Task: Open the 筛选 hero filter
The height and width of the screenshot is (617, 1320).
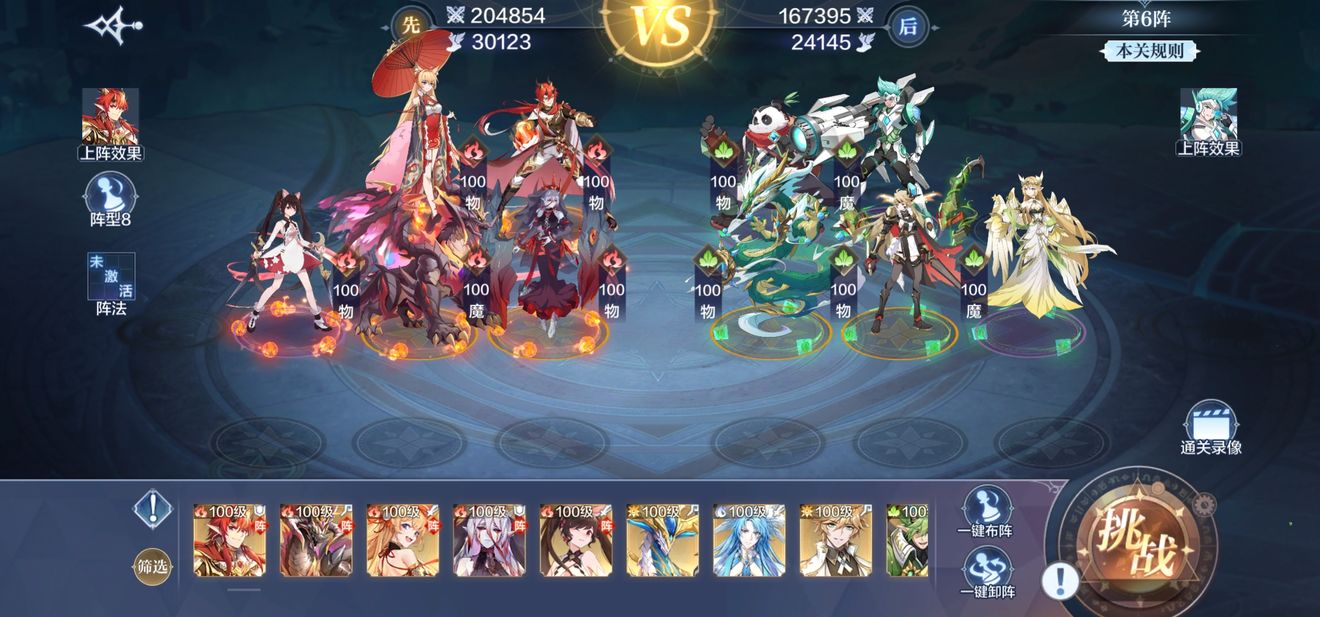Action: (152, 567)
